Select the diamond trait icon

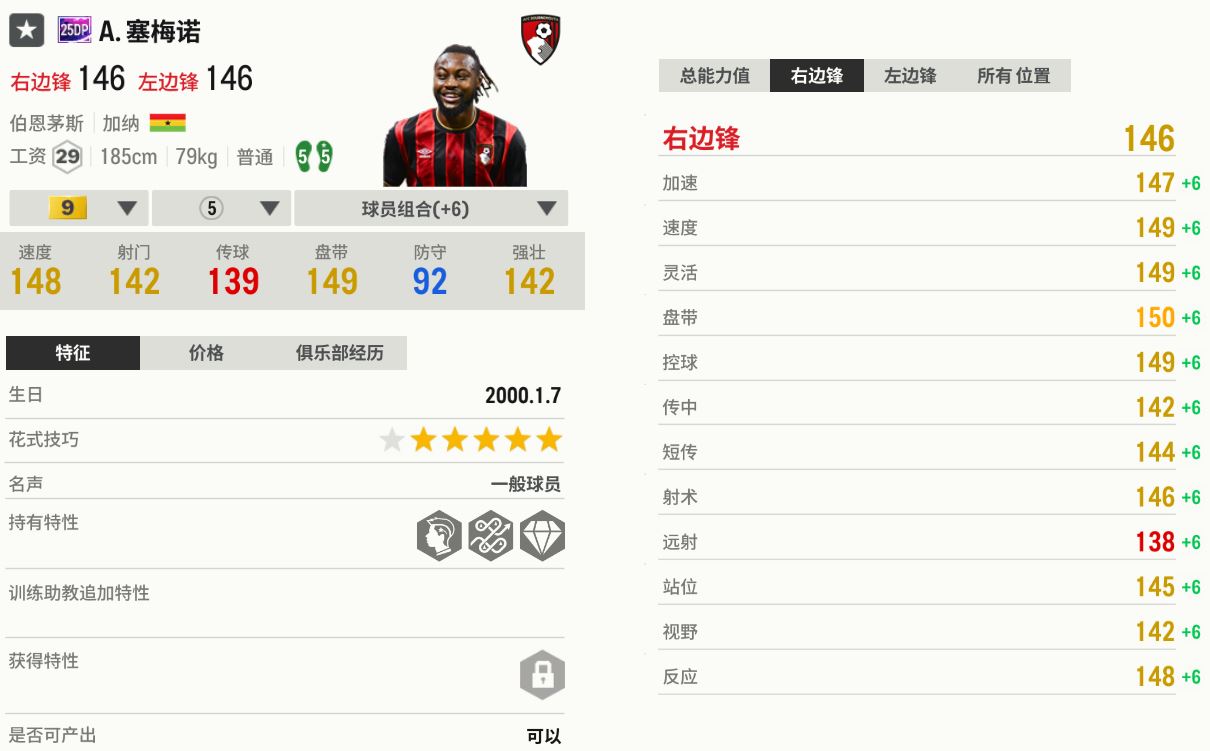(x=543, y=536)
